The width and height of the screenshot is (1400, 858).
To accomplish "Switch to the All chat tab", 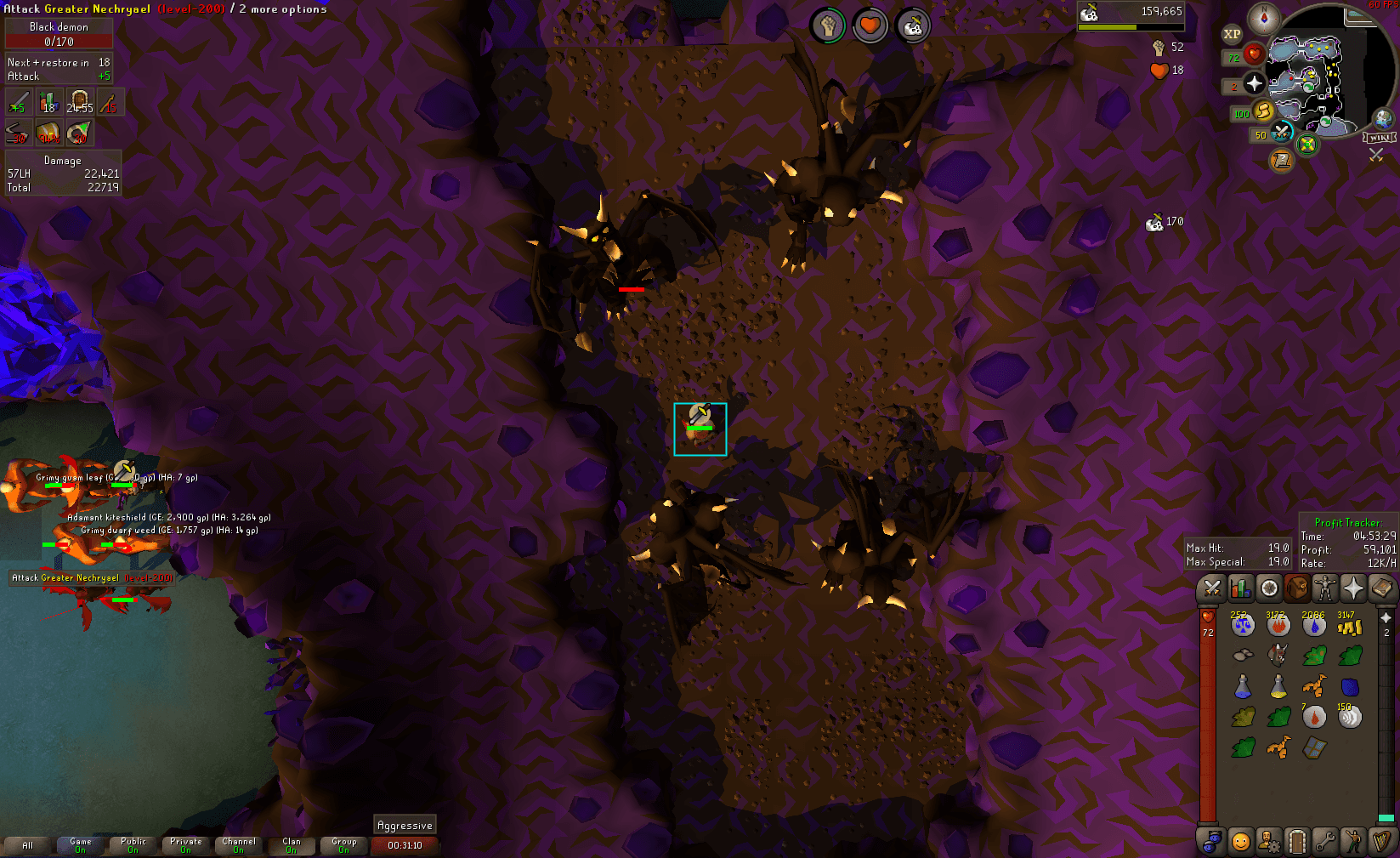I will click(x=28, y=844).
